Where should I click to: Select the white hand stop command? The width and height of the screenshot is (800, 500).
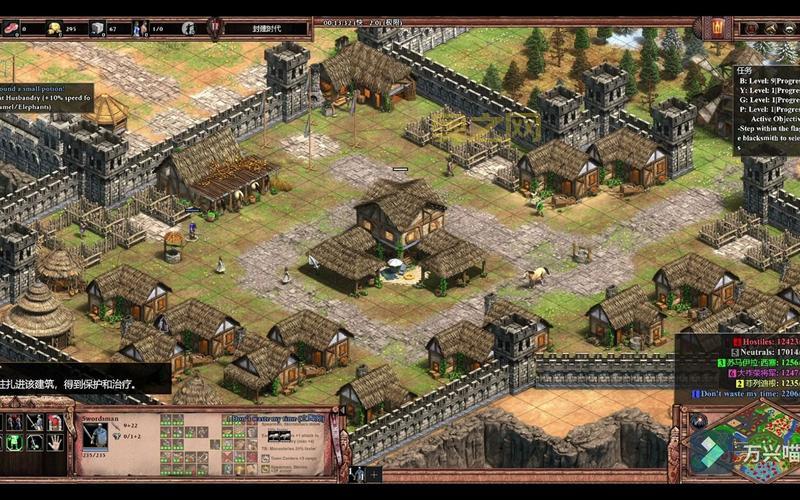[54, 441]
